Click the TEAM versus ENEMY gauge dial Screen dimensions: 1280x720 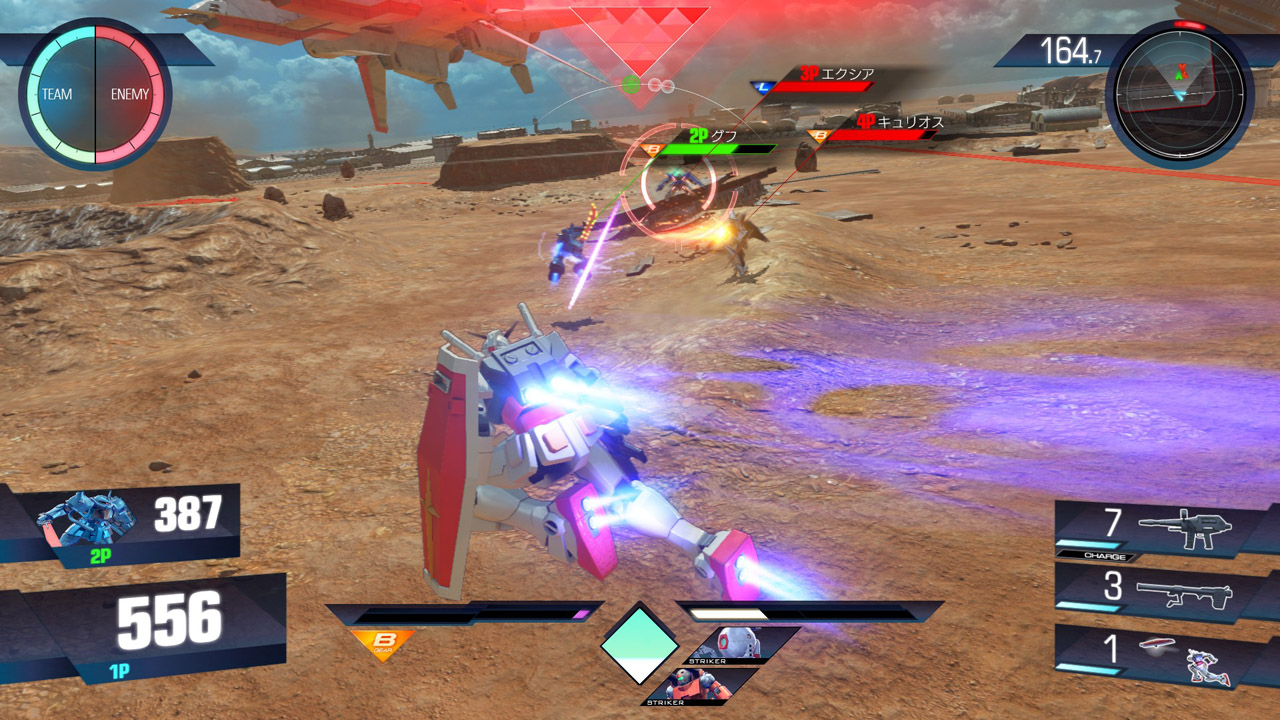tap(95, 94)
